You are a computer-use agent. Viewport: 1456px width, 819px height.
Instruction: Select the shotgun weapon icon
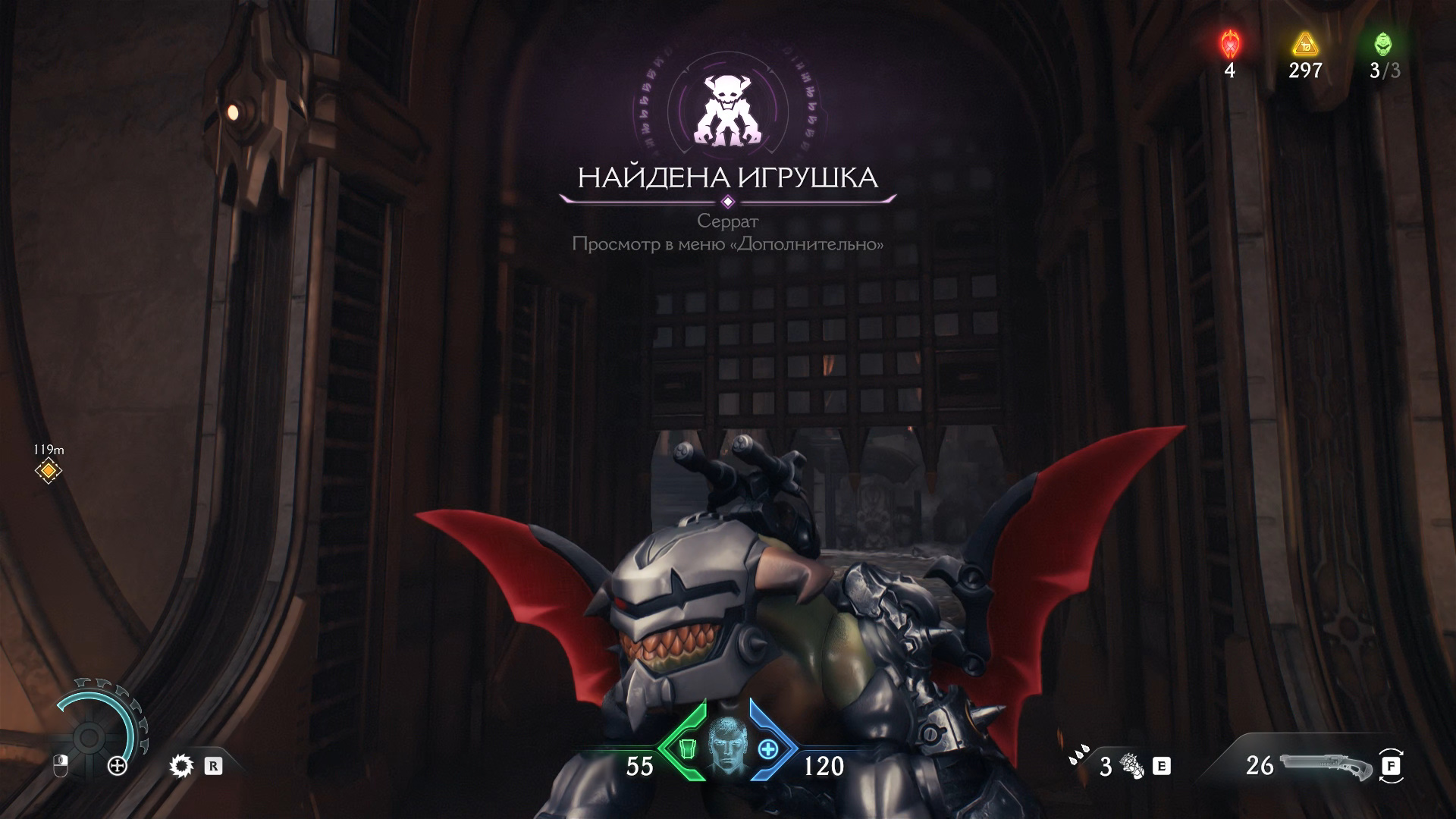point(1325,766)
